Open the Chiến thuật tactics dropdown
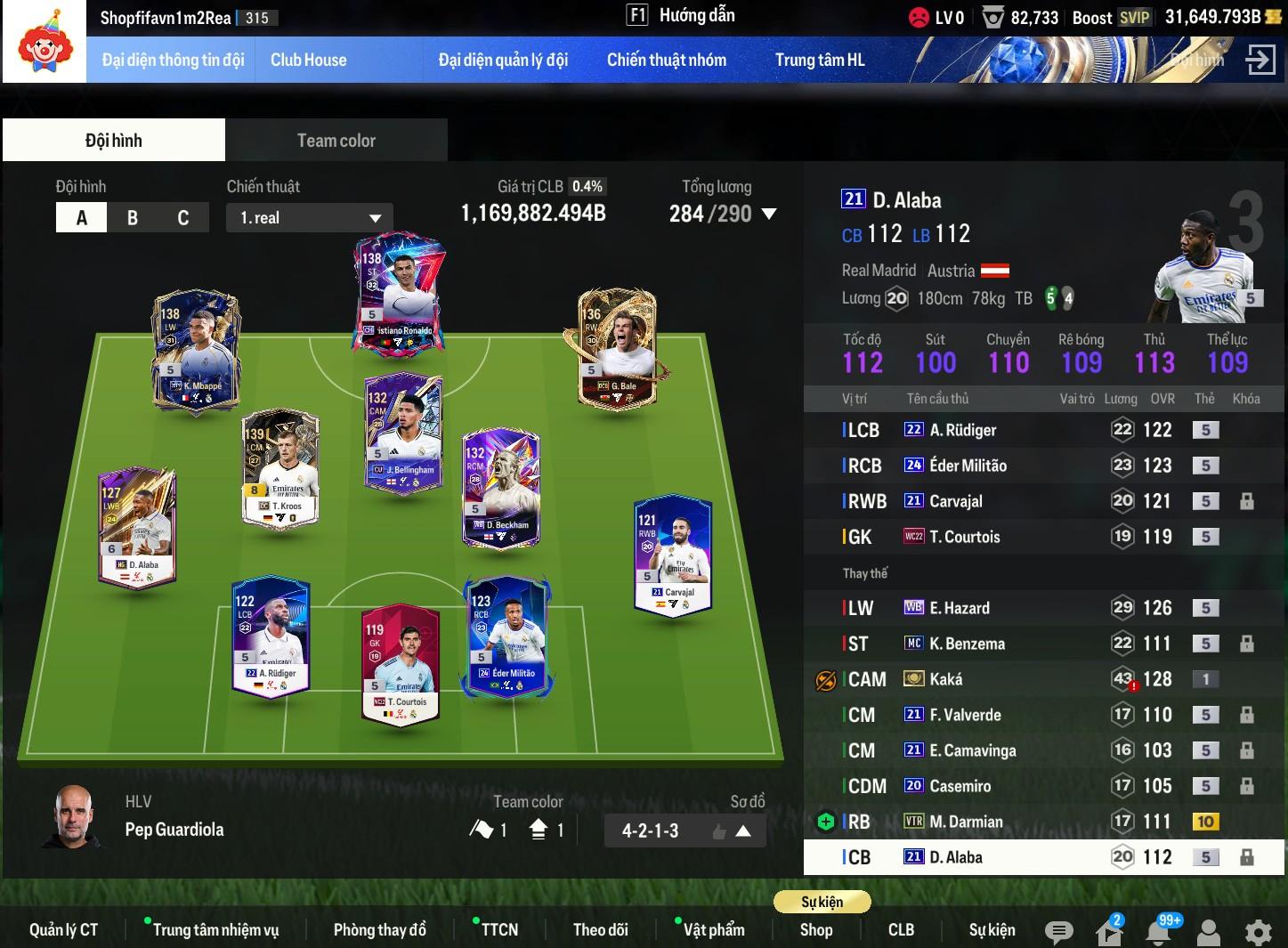 [310, 218]
